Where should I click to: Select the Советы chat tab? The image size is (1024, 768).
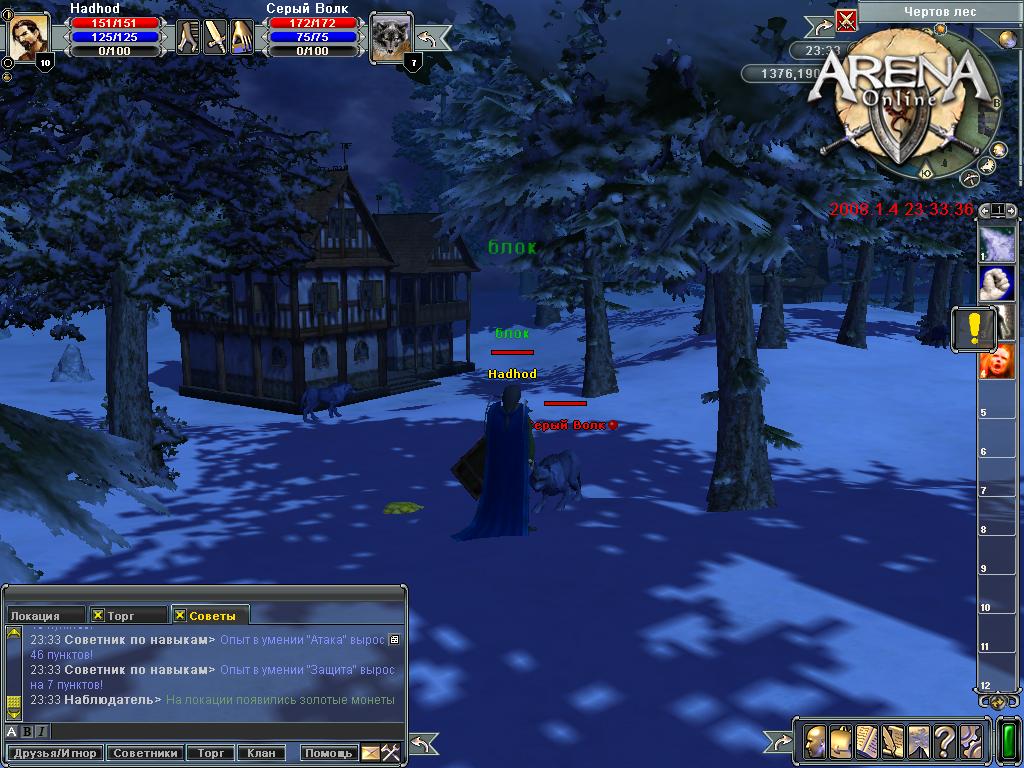tap(208, 616)
